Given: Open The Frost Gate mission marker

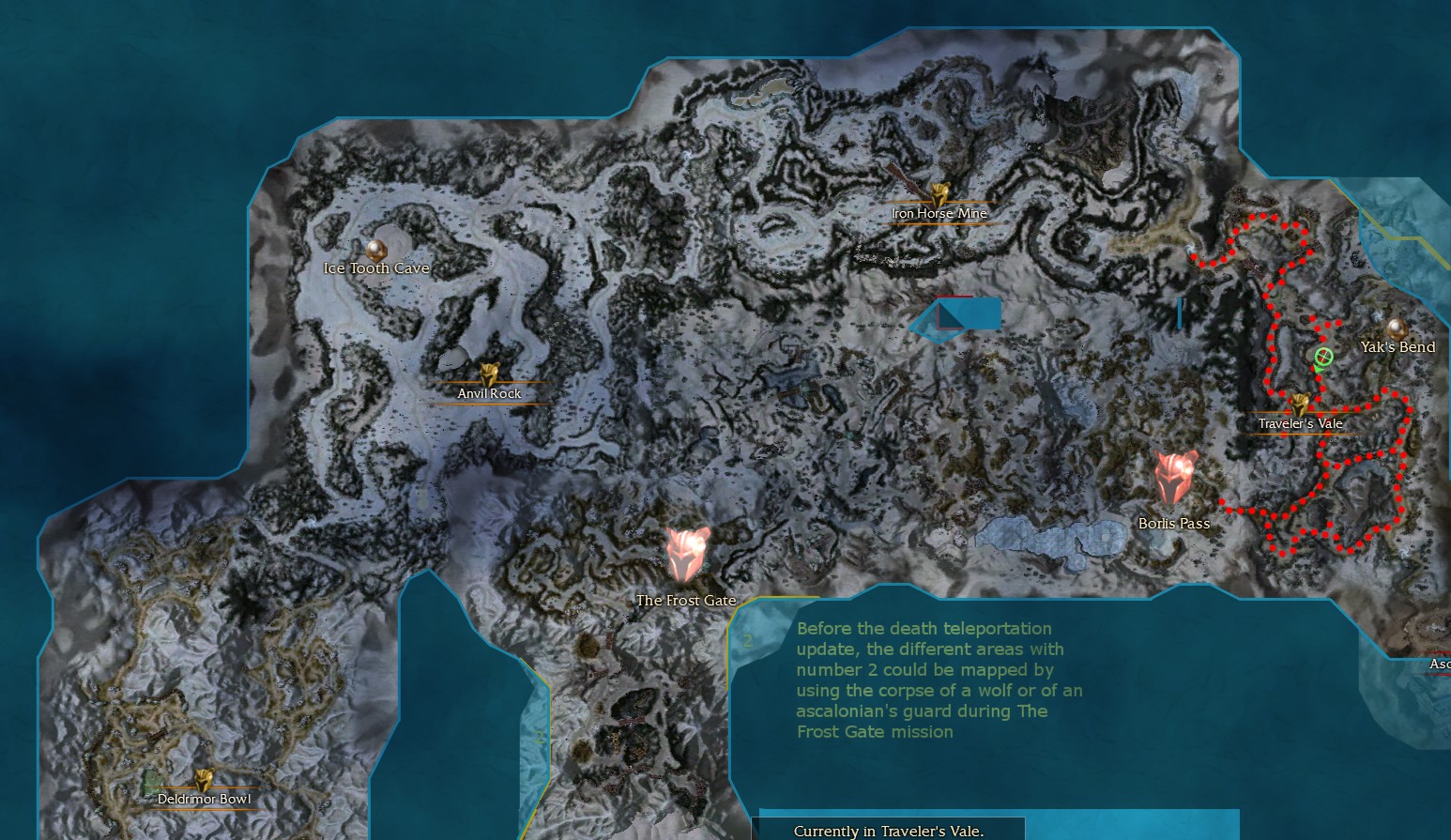Looking at the screenshot, I should [687, 555].
